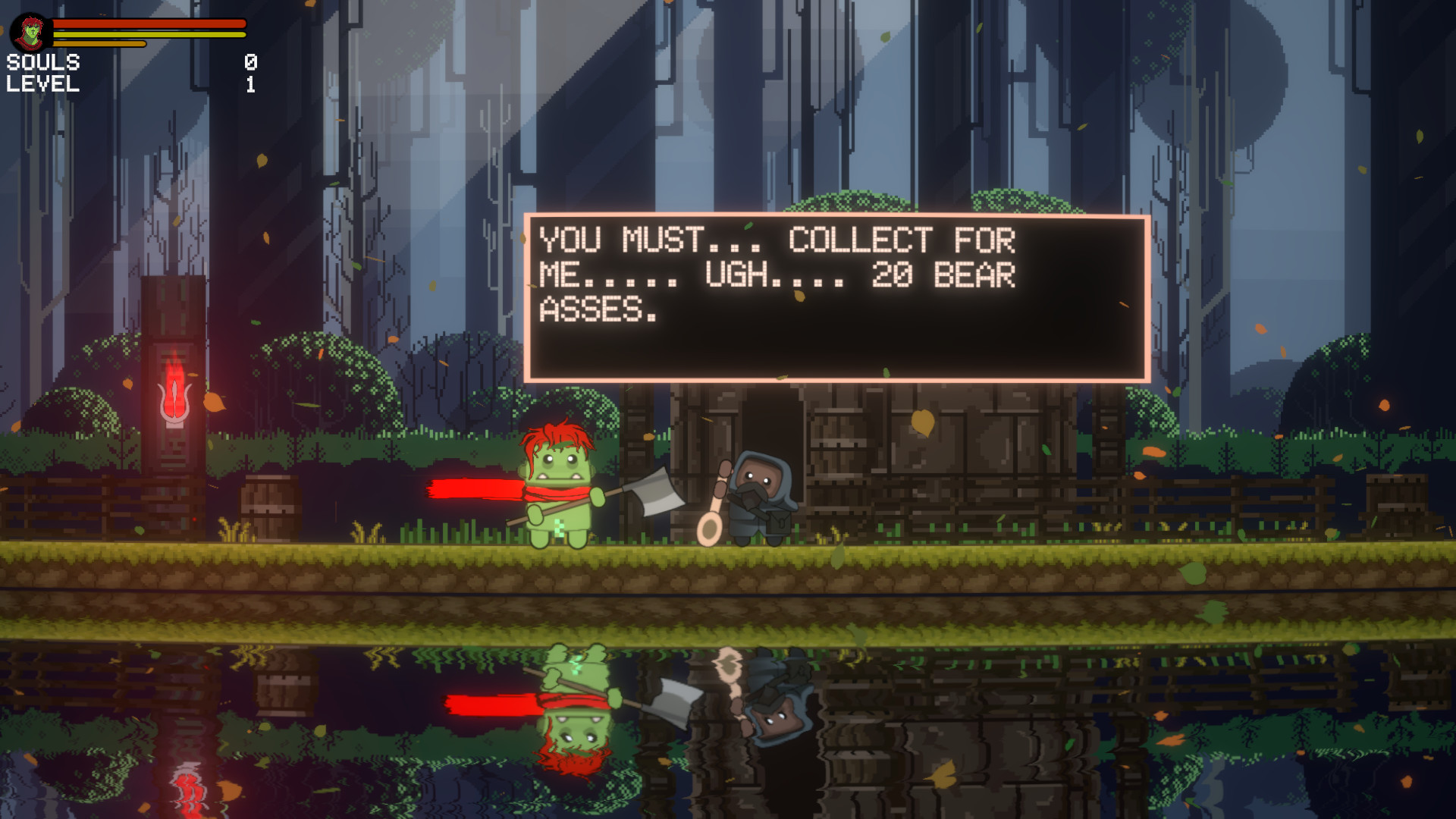The image size is (1456, 819).
Task: Select the SOULS label in the HUD
Action: coord(43,64)
